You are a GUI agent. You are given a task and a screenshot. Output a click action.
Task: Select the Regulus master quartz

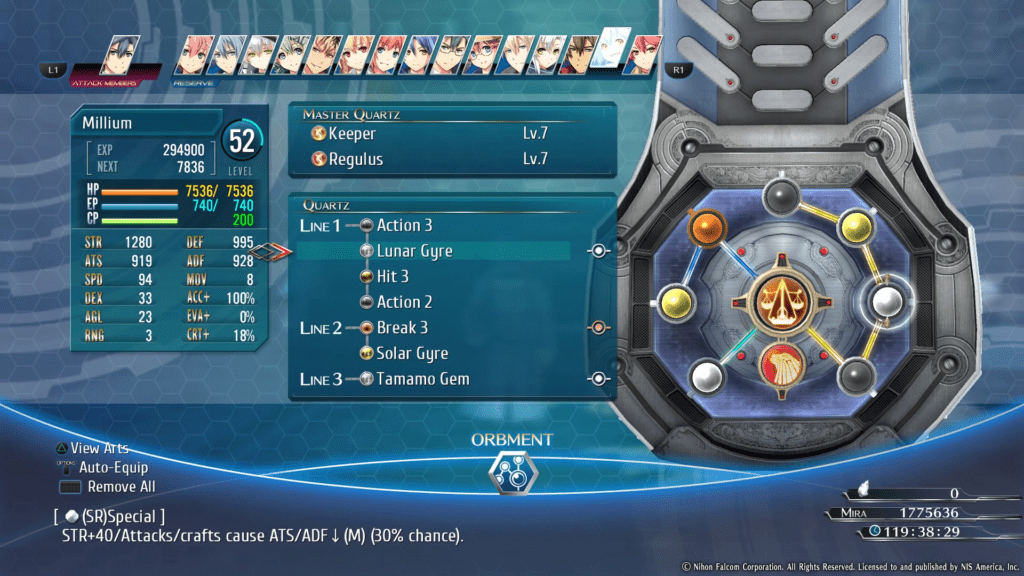pyautogui.click(x=355, y=159)
